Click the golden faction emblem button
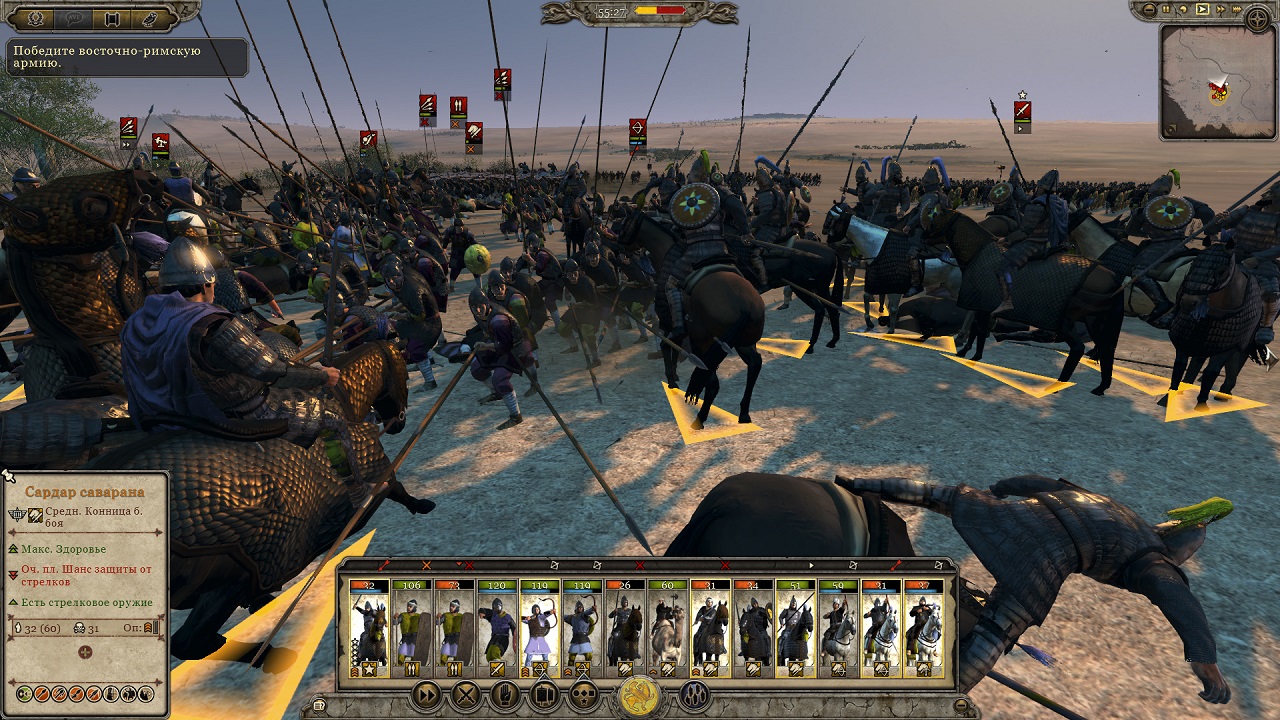1280x720 pixels. (639, 696)
